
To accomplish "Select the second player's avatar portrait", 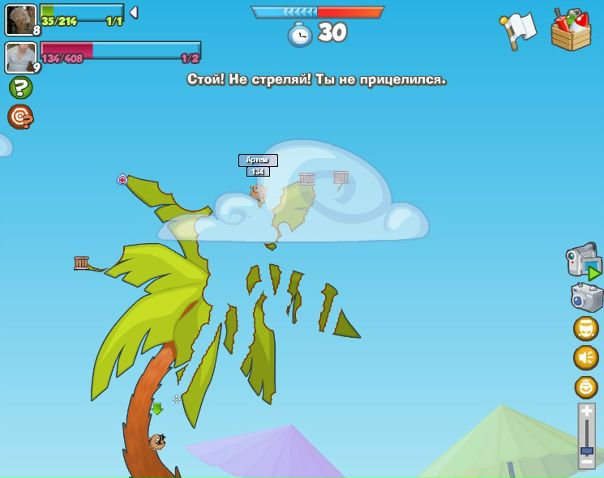I will pos(20,56).
